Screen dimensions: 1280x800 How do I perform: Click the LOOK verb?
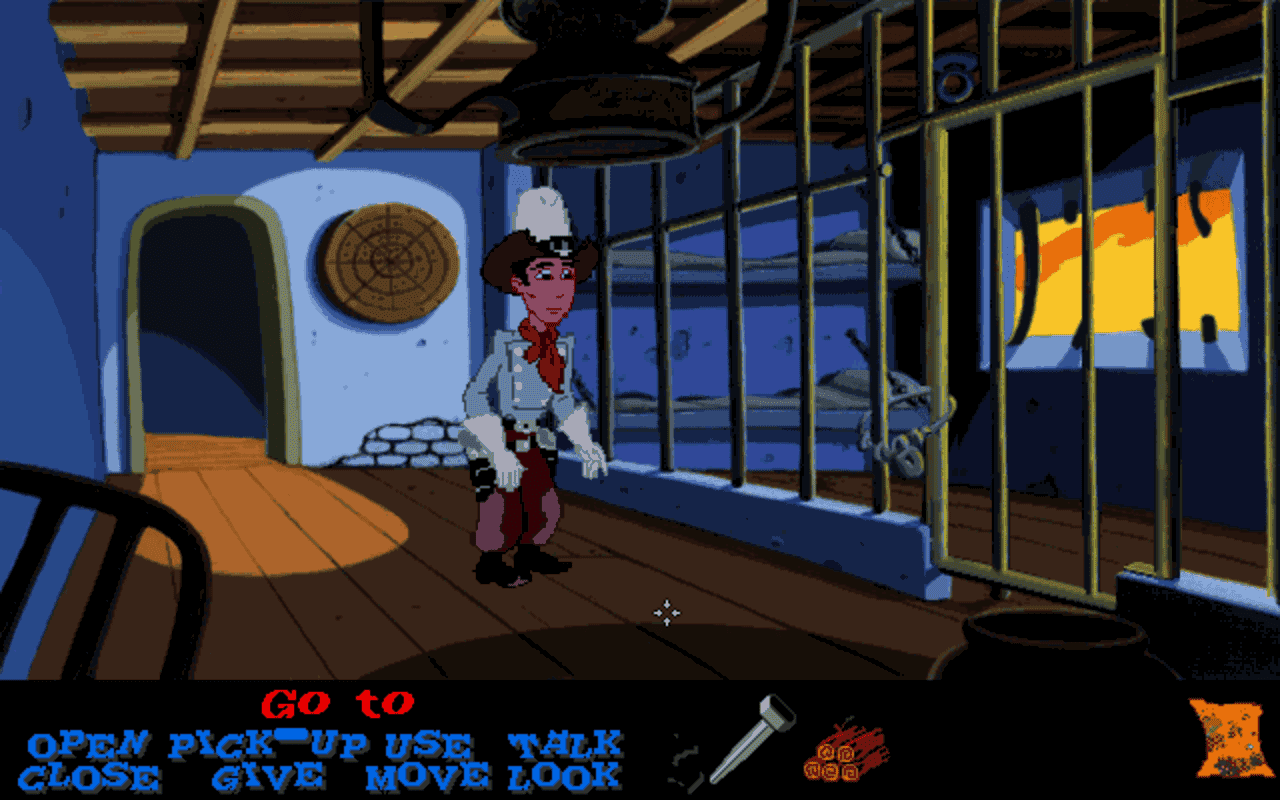tap(558, 775)
